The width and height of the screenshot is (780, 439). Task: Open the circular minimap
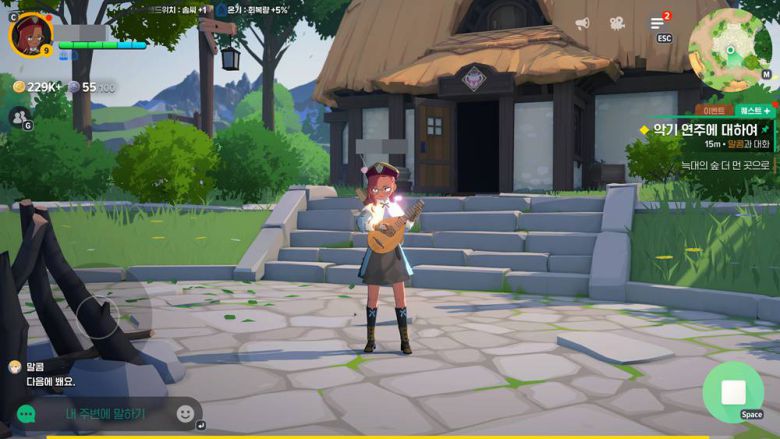[x=730, y=44]
